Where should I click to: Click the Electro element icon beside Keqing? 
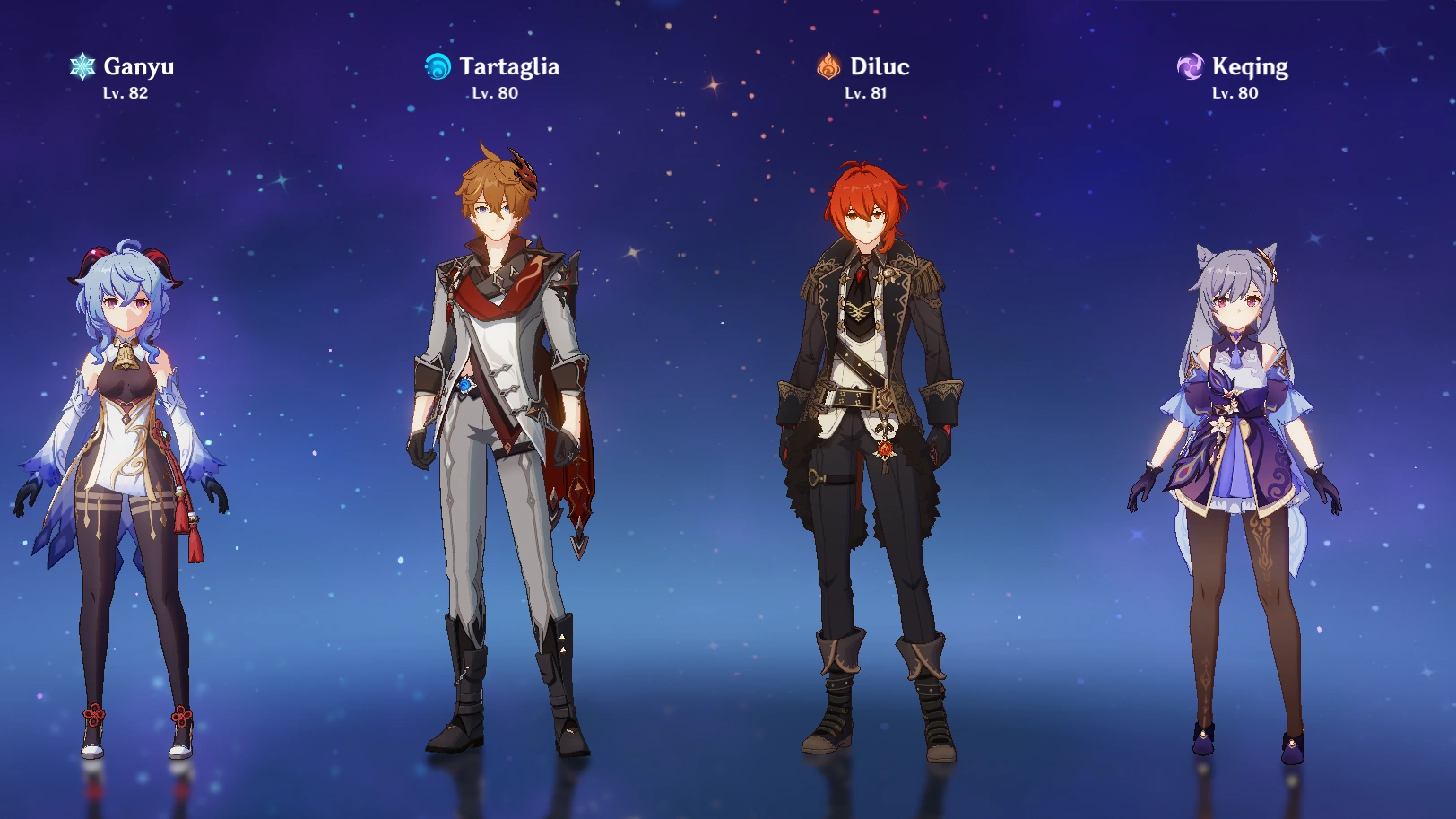(x=1190, y=65)
